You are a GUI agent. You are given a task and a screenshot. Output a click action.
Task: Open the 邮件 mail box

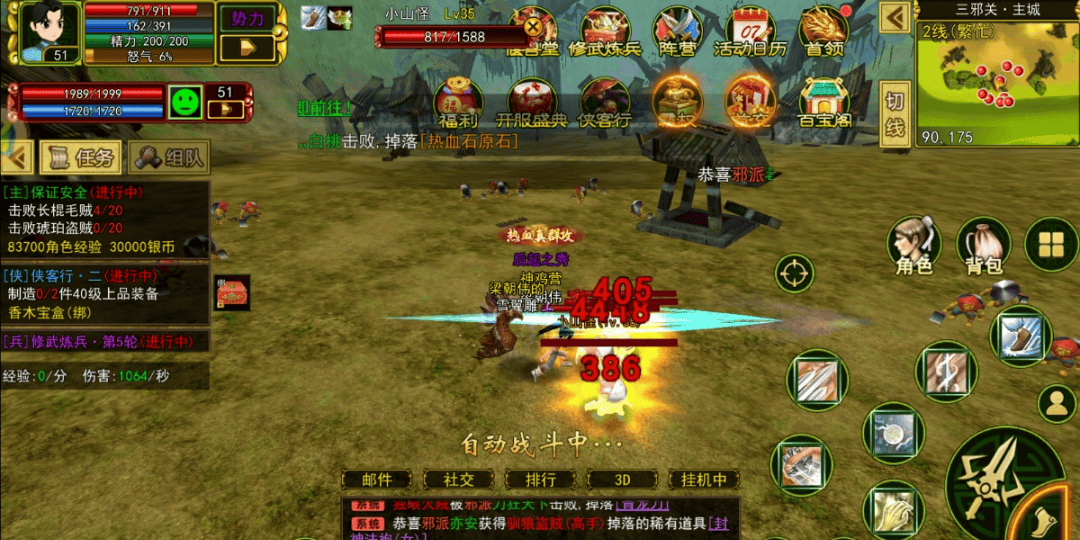(x=376, y=480)
